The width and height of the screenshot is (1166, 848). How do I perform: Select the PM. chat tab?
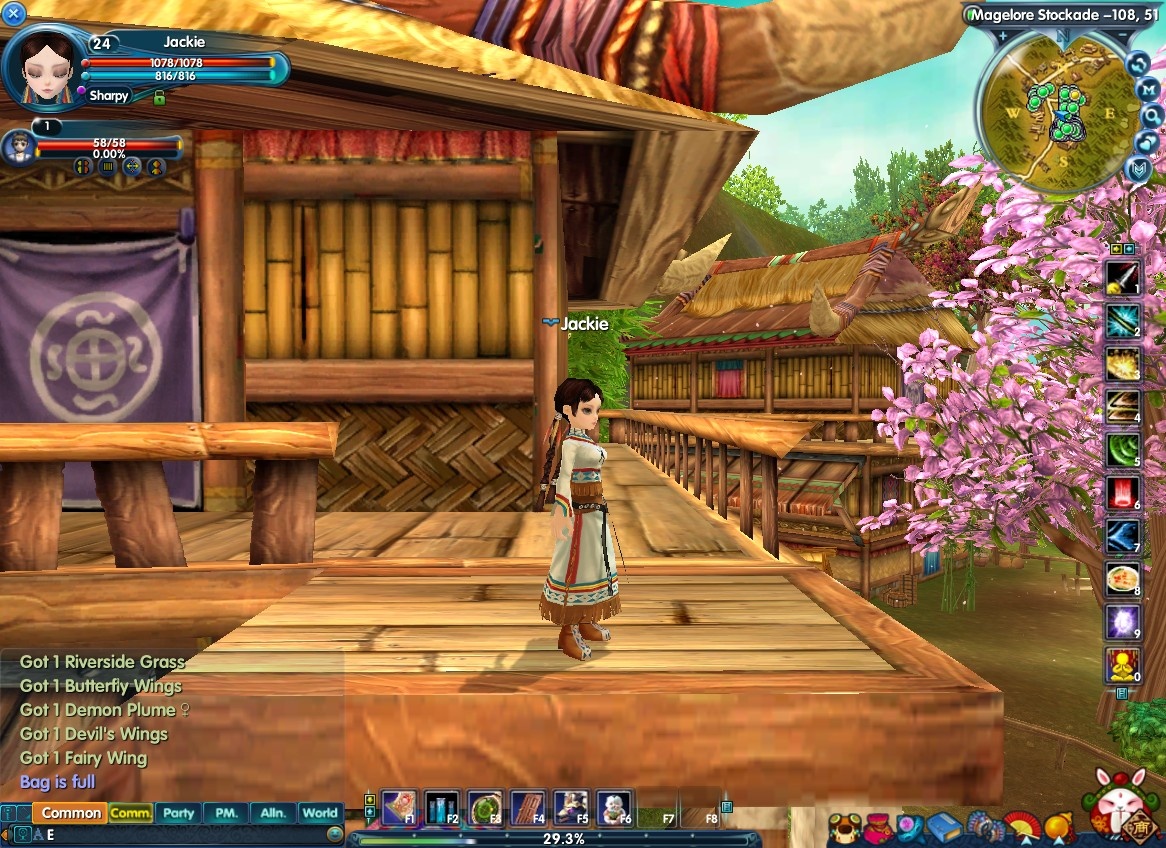(226, 813)
